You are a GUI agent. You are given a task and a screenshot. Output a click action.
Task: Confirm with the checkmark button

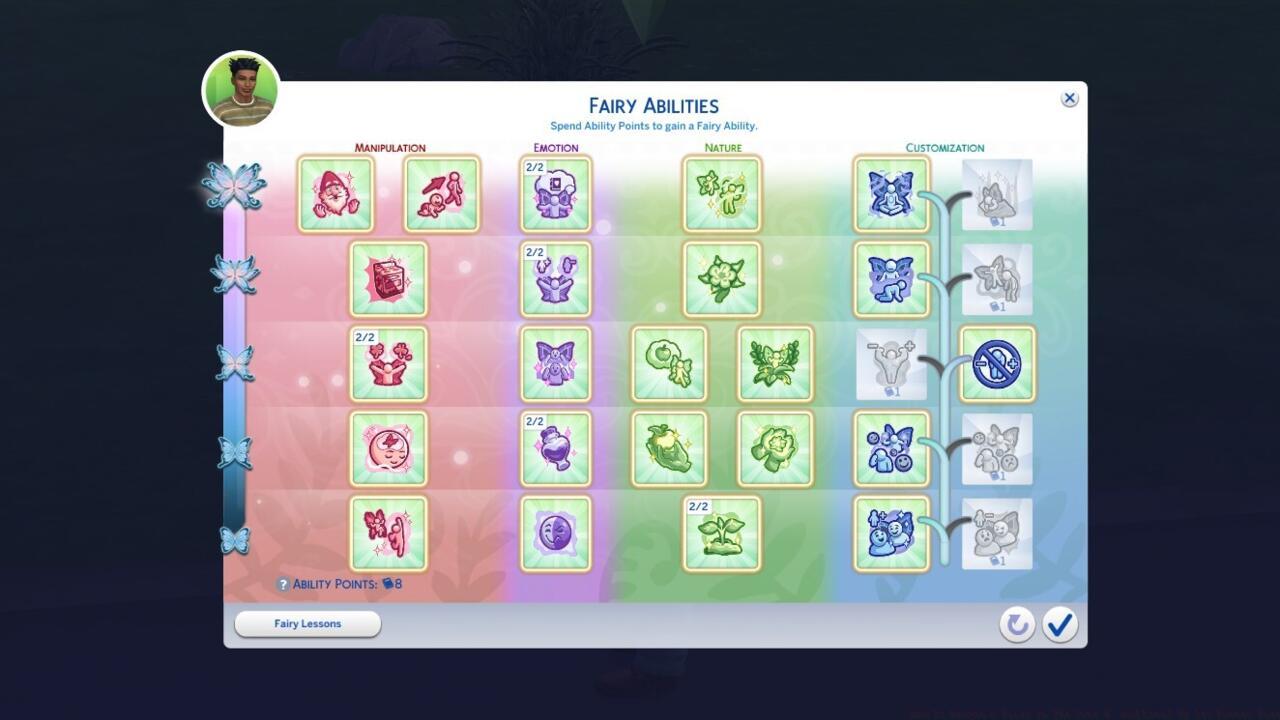click(1060, 623)
